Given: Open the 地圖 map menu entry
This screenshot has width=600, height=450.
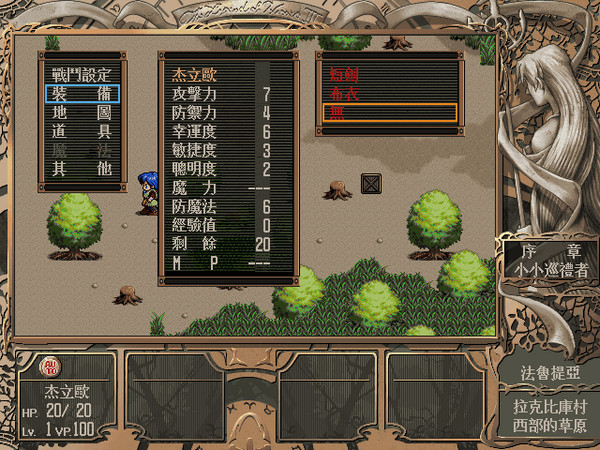Looking at the screenshot, I should [x=82, y=112].
